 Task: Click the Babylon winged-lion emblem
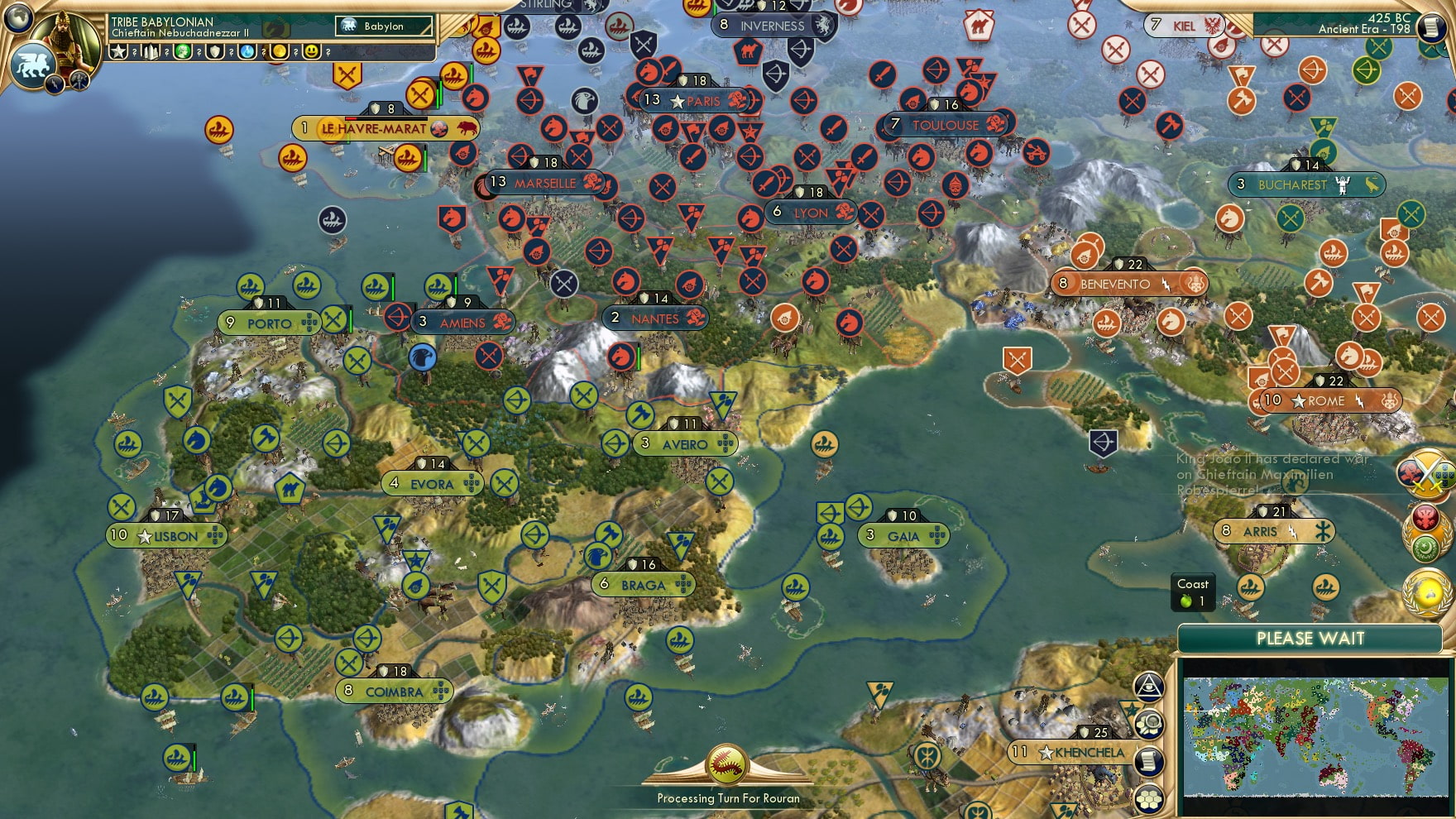coord(32,65)
